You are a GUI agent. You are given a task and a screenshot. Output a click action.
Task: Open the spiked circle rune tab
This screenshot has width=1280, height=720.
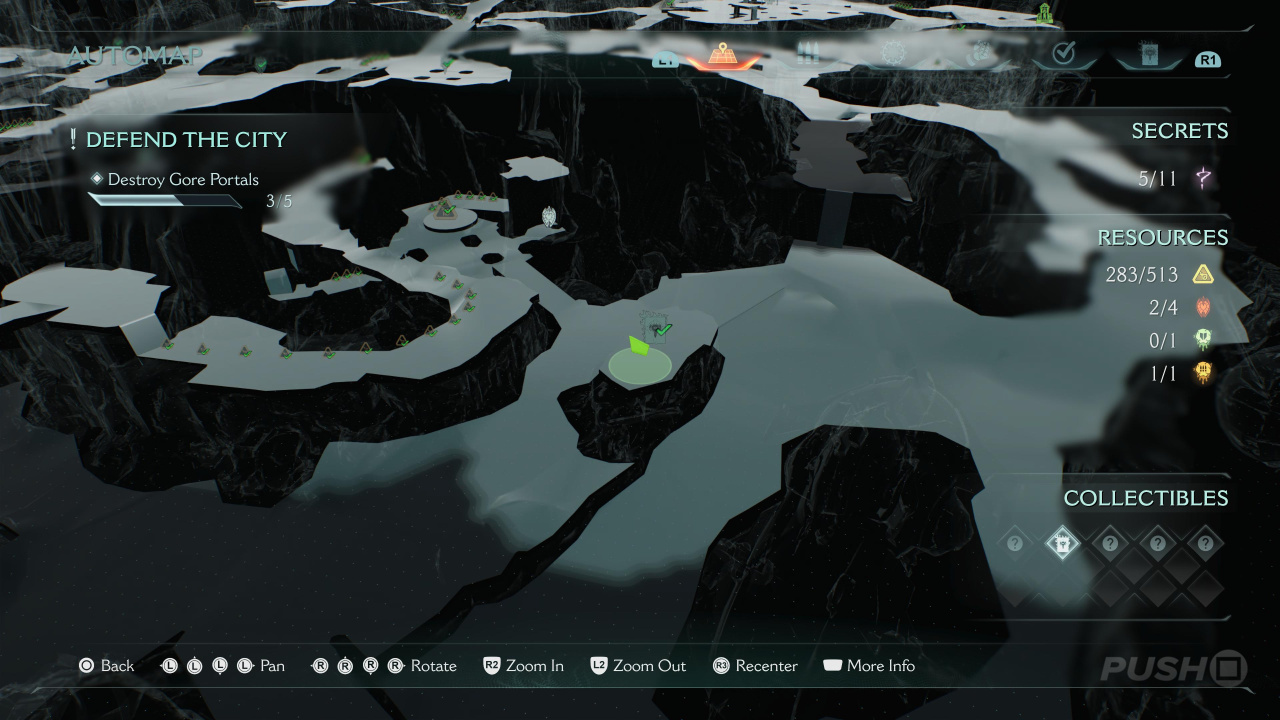coord(892,54)
